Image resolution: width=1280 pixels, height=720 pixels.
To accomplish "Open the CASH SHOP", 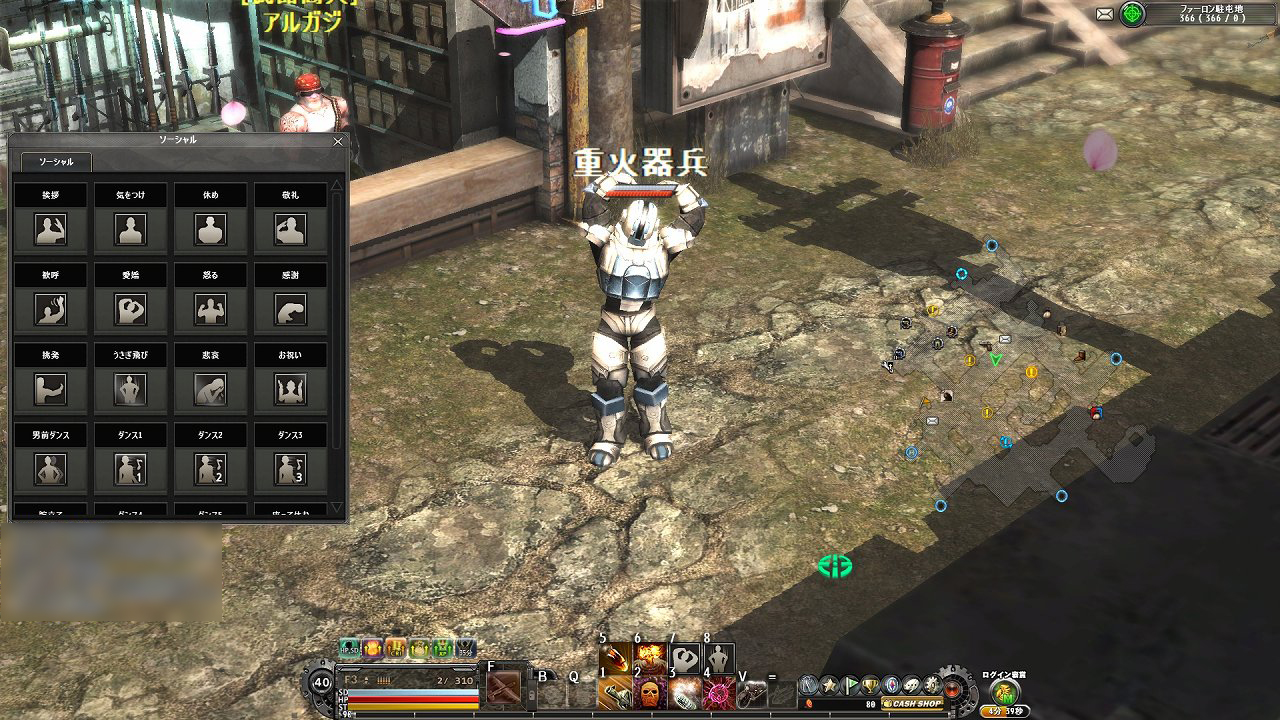I will 913,703.
